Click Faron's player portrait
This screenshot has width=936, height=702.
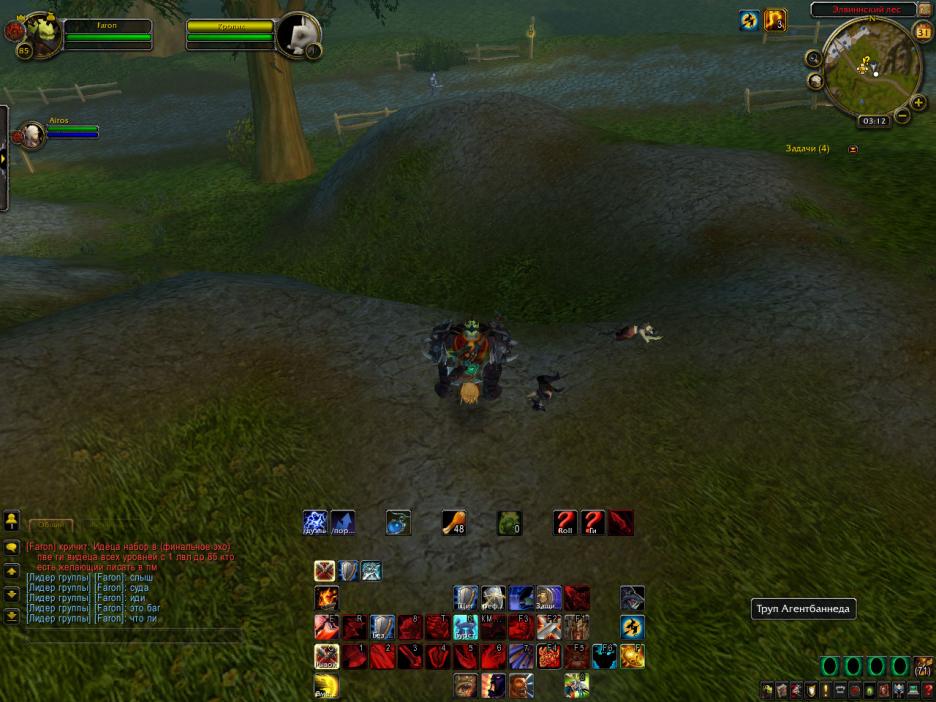pyautogui.click(x=40, y=33)
